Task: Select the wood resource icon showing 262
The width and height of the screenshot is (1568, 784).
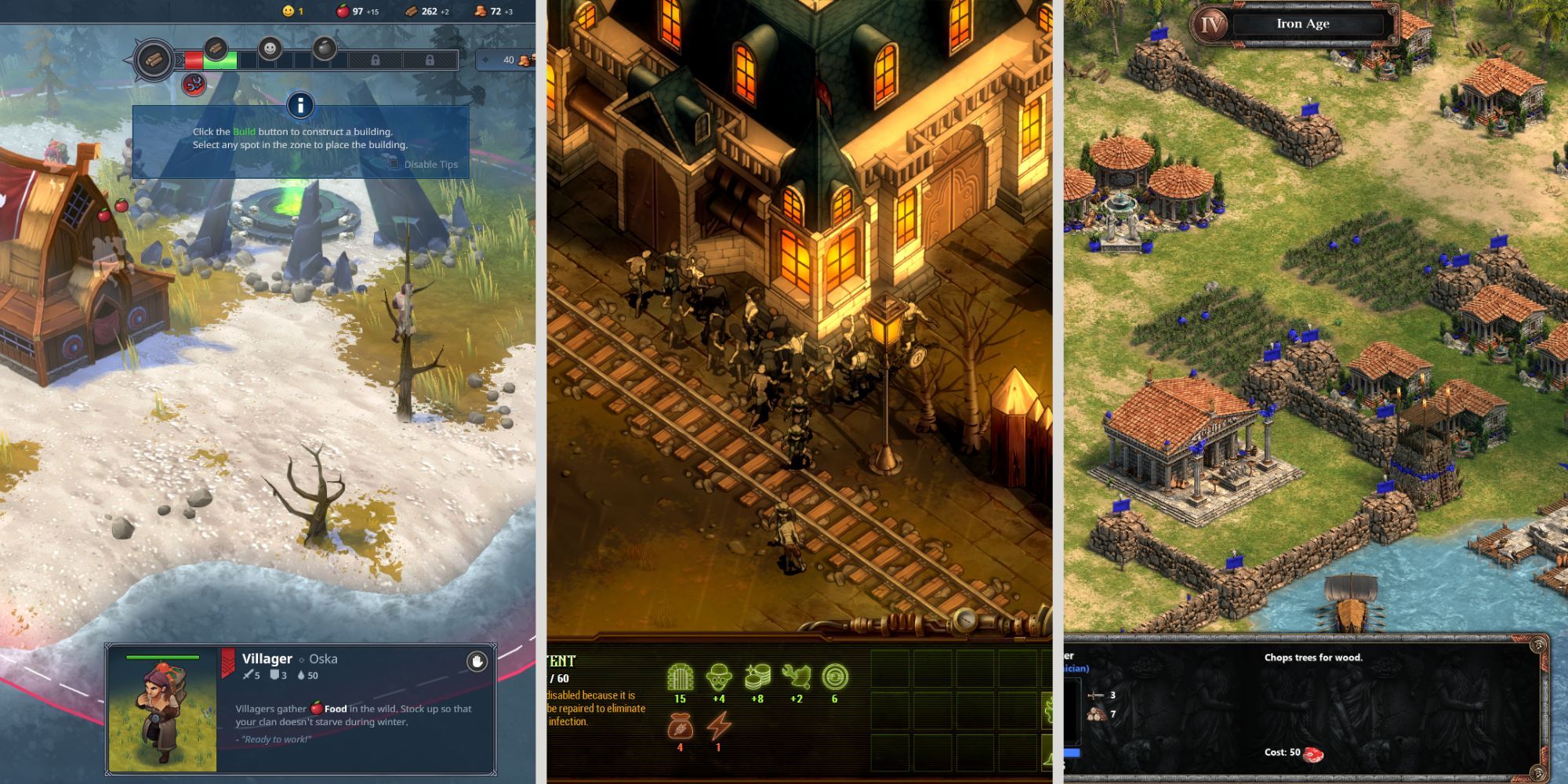Action: point(412,11)
